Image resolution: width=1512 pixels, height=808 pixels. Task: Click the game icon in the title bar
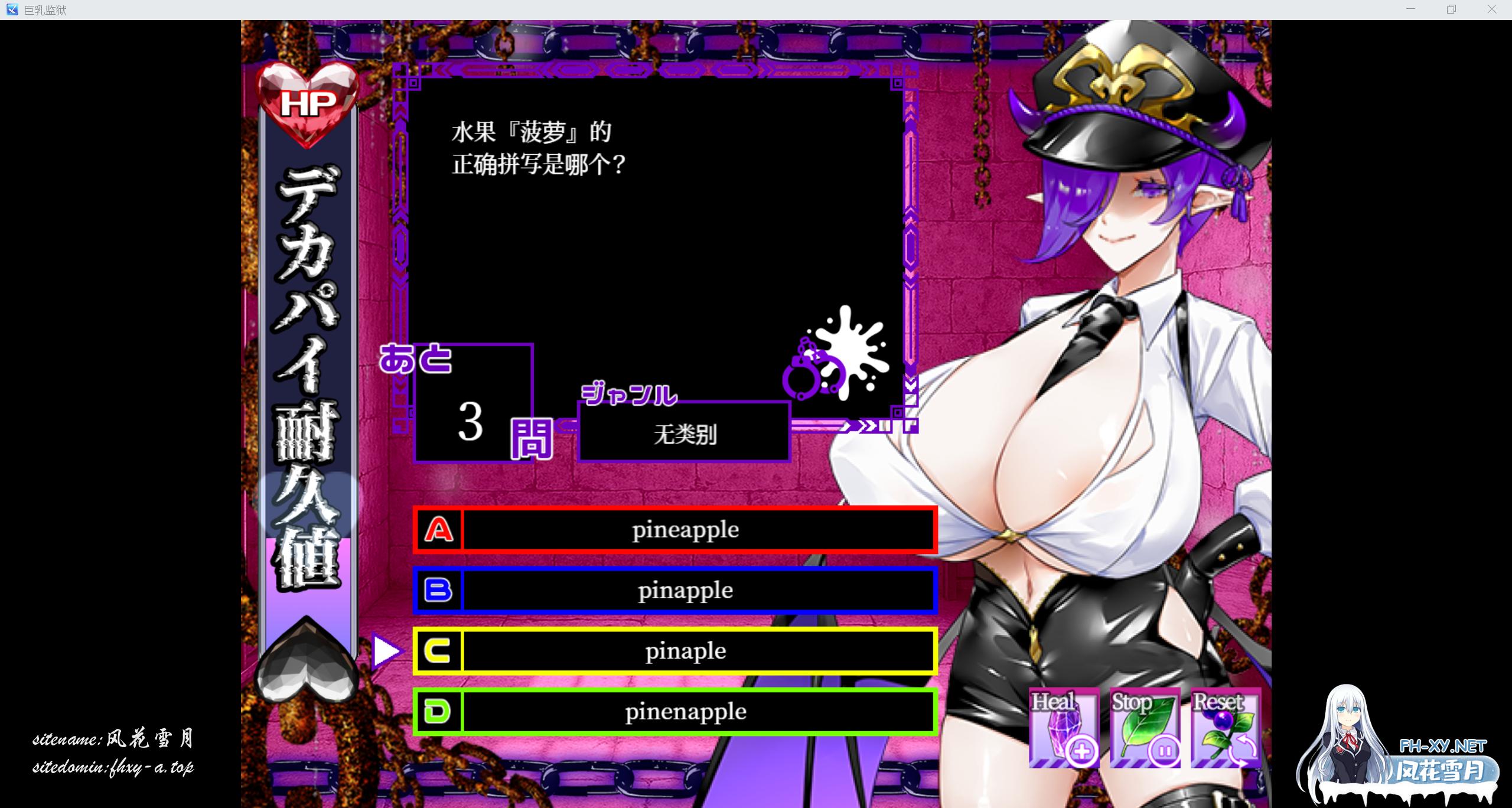click(13, 9)
